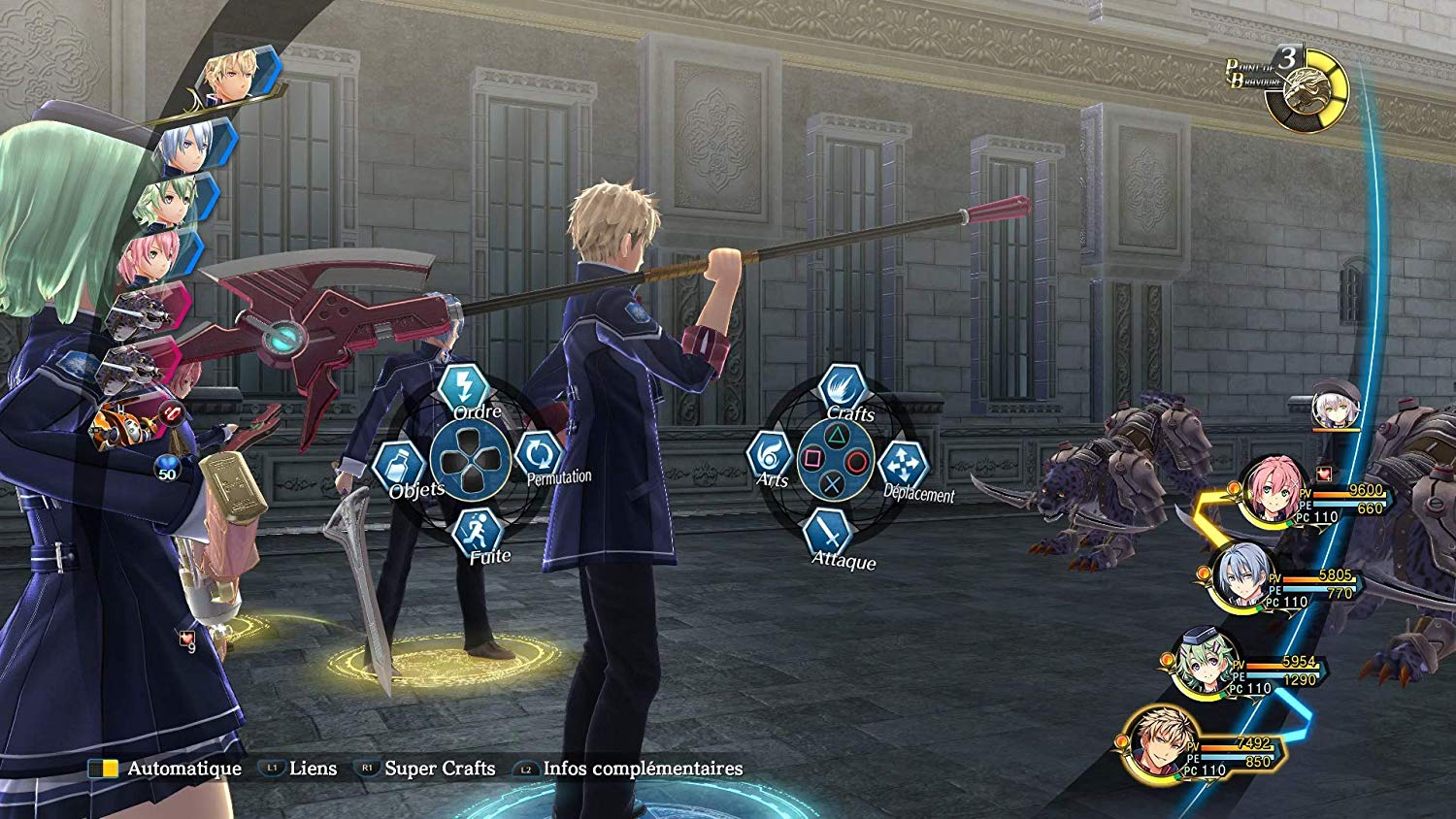Choose the Attaque sword command

pos(827,534)
